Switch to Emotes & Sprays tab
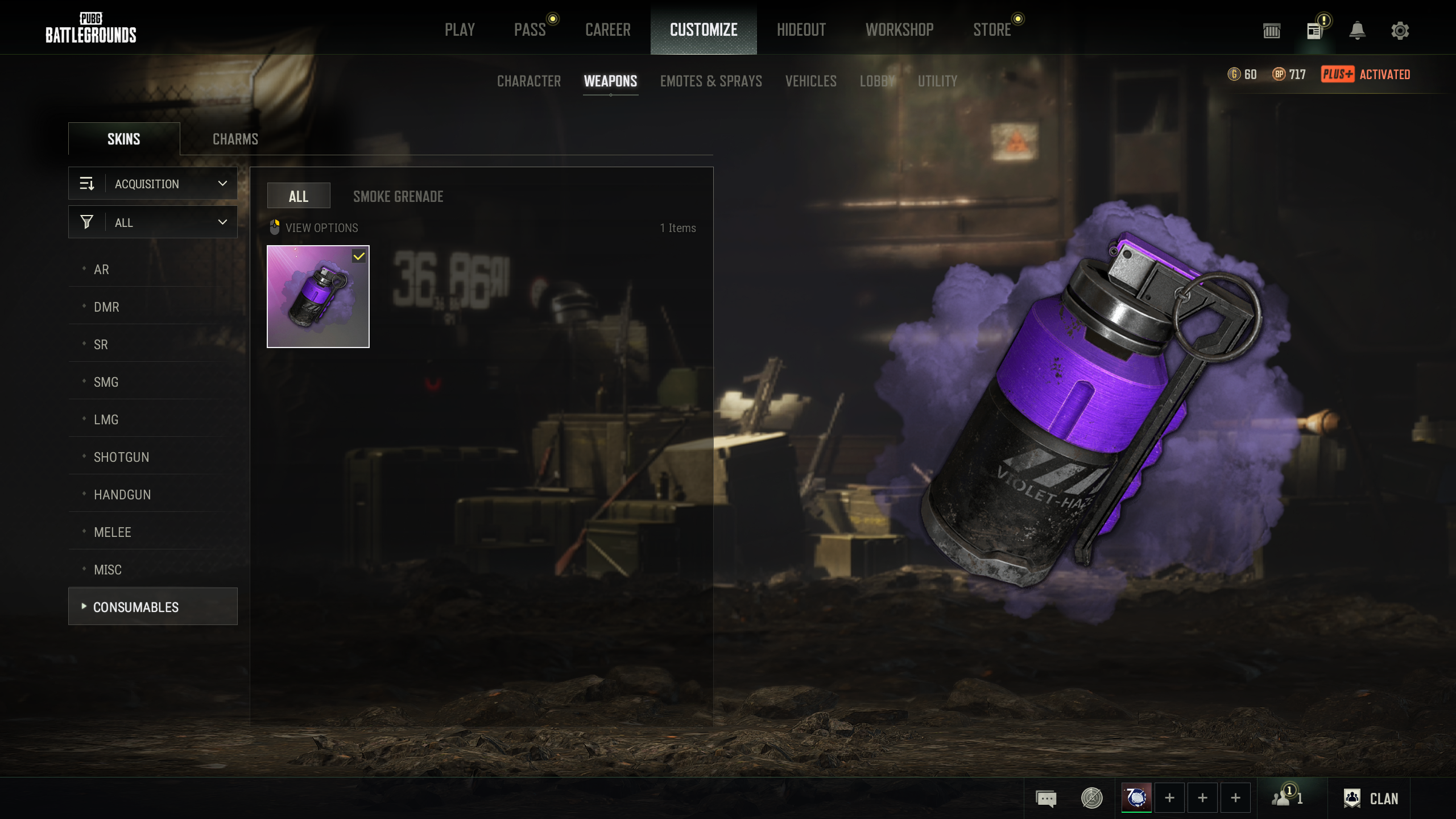The width and height of the screenshot is (1456, 819). click(711, 81)
